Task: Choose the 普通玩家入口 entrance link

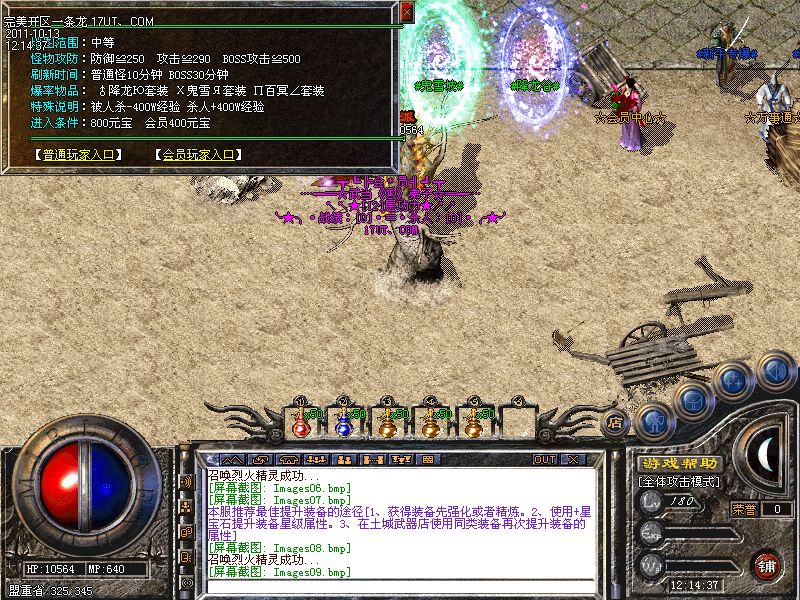Action: (78, 155)
